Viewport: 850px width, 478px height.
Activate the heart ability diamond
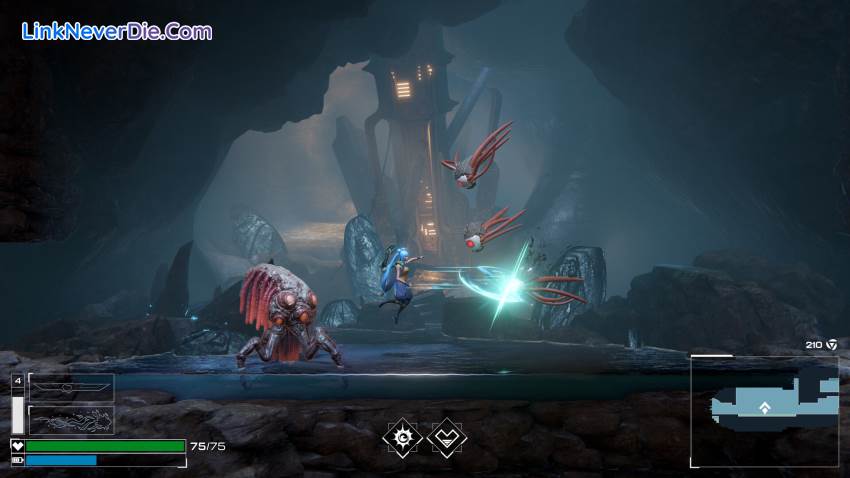446,437
